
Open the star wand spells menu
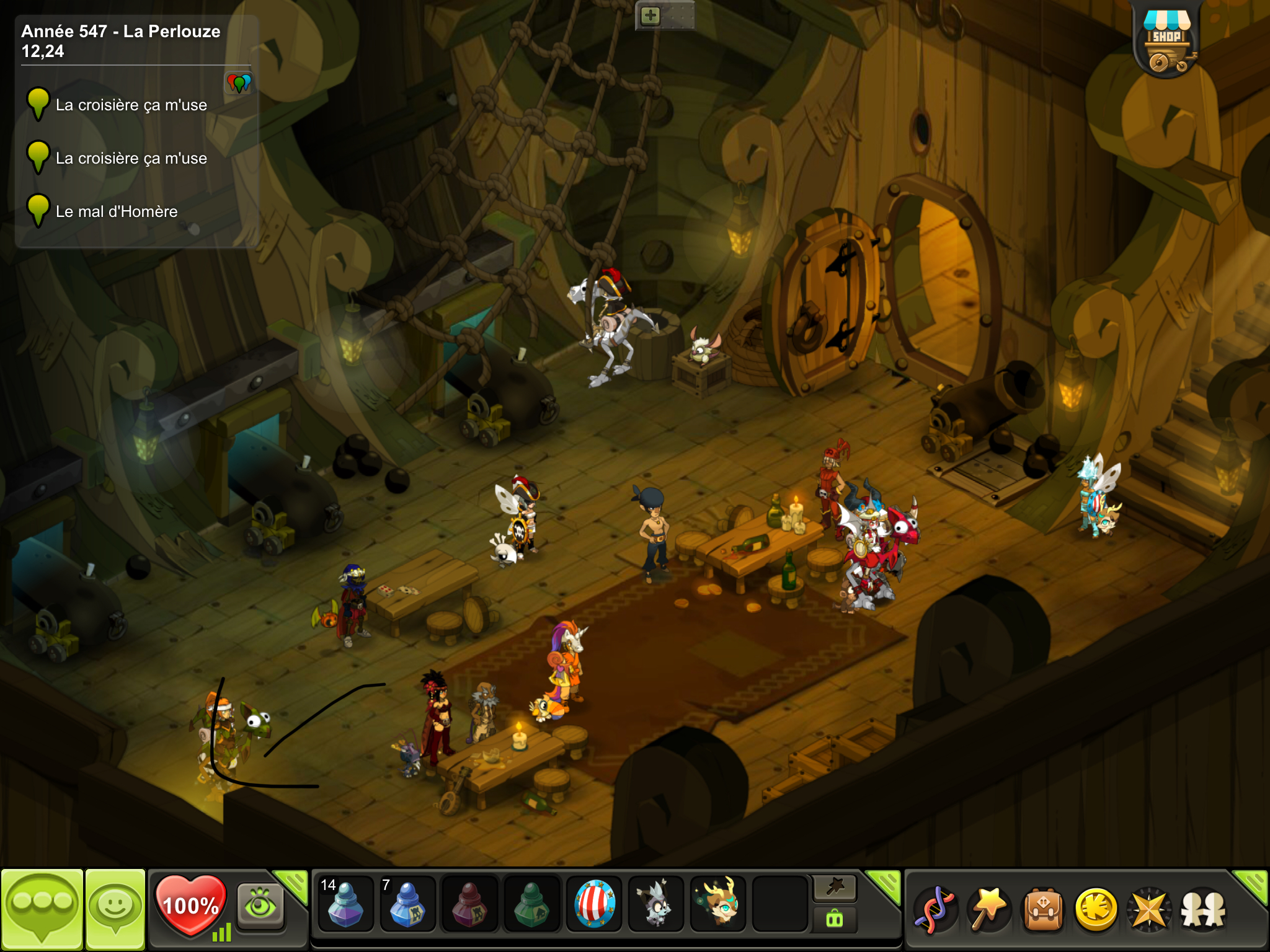coord(988,910)
